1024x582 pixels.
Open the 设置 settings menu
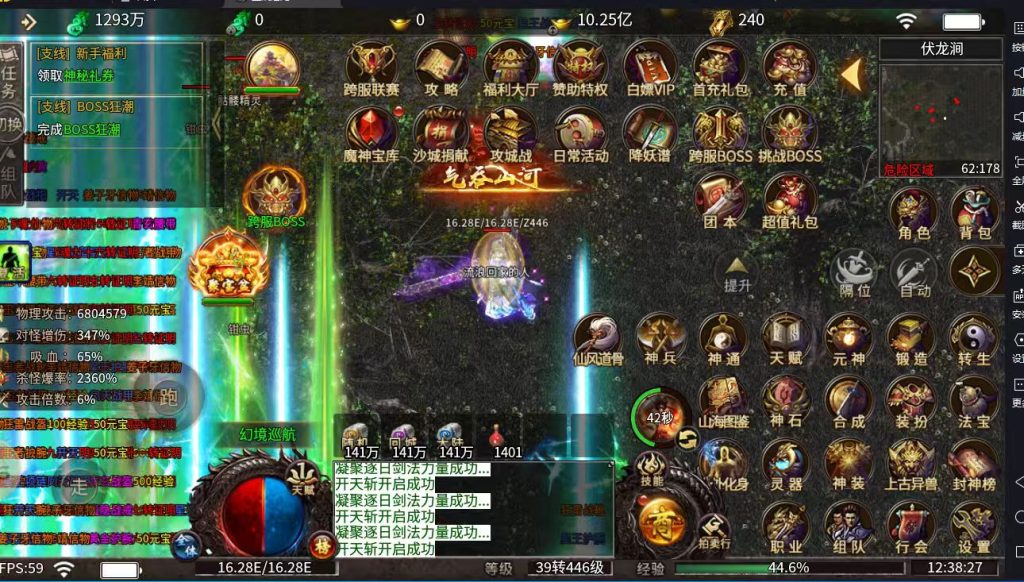tap(974, 526)
